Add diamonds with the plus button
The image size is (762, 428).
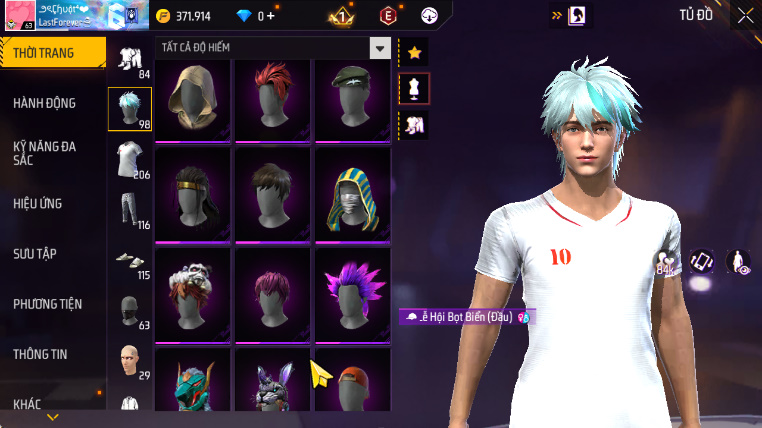[x=270, y=16]
